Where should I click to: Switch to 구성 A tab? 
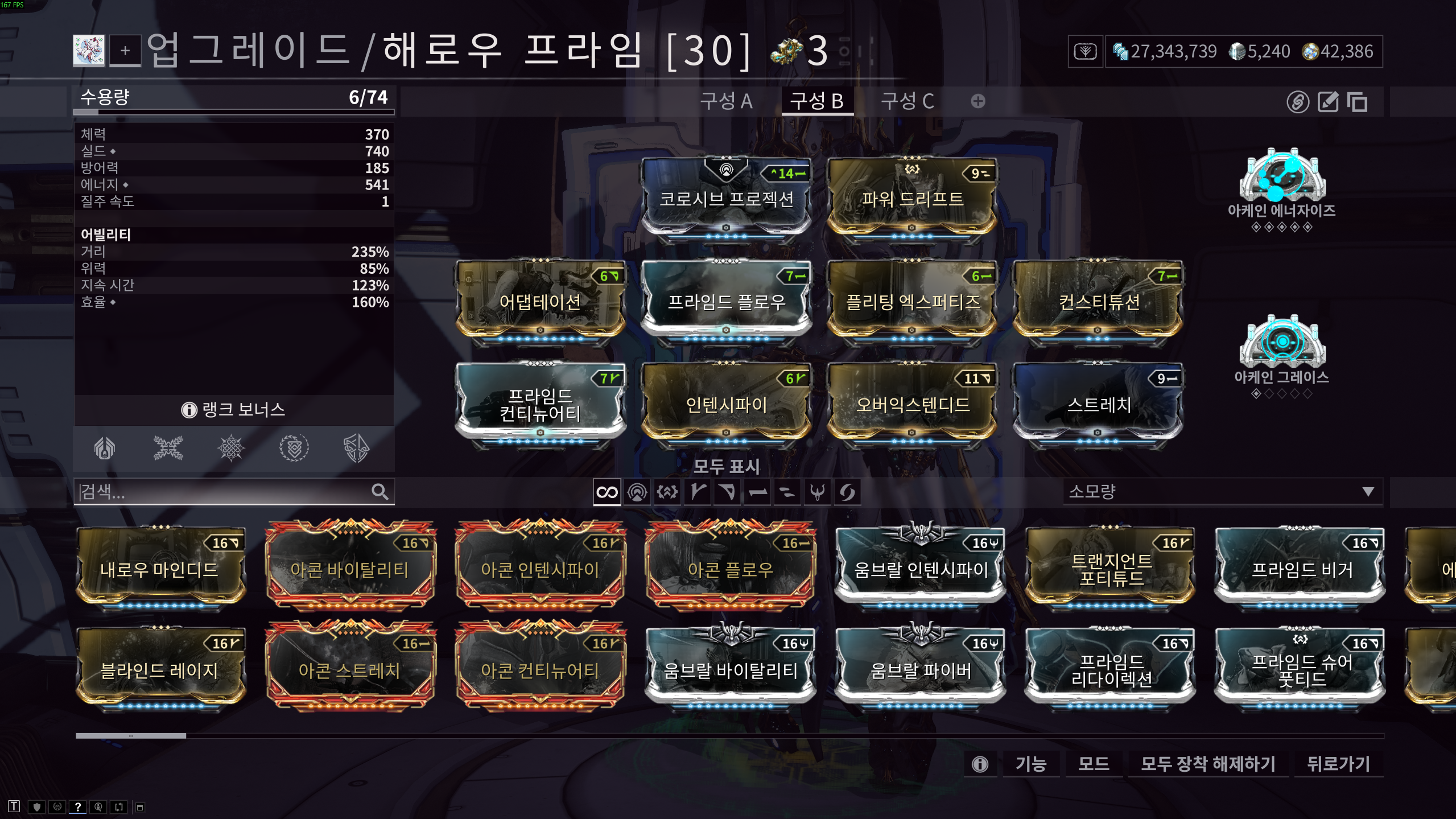[x=727, y=101]
